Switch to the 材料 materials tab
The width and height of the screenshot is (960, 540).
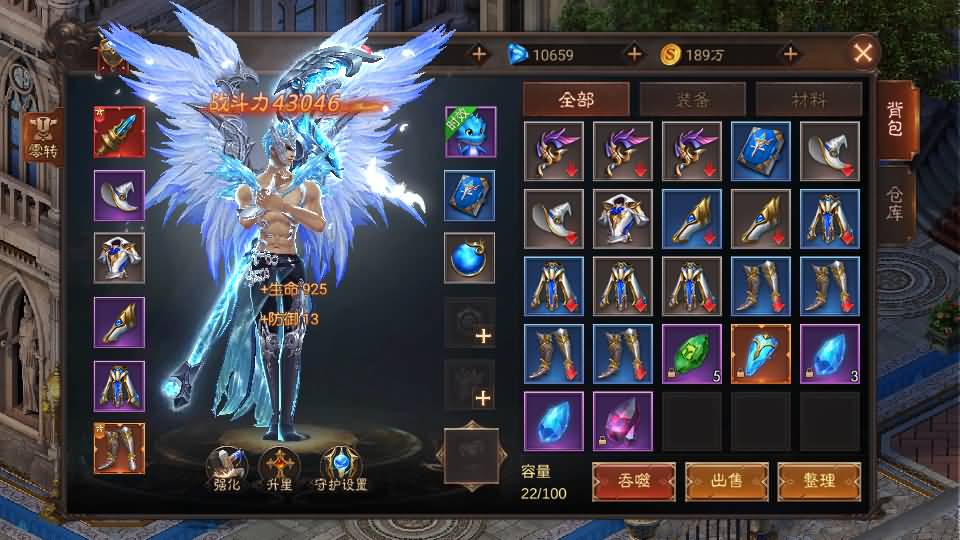click(x=808, y=100)
